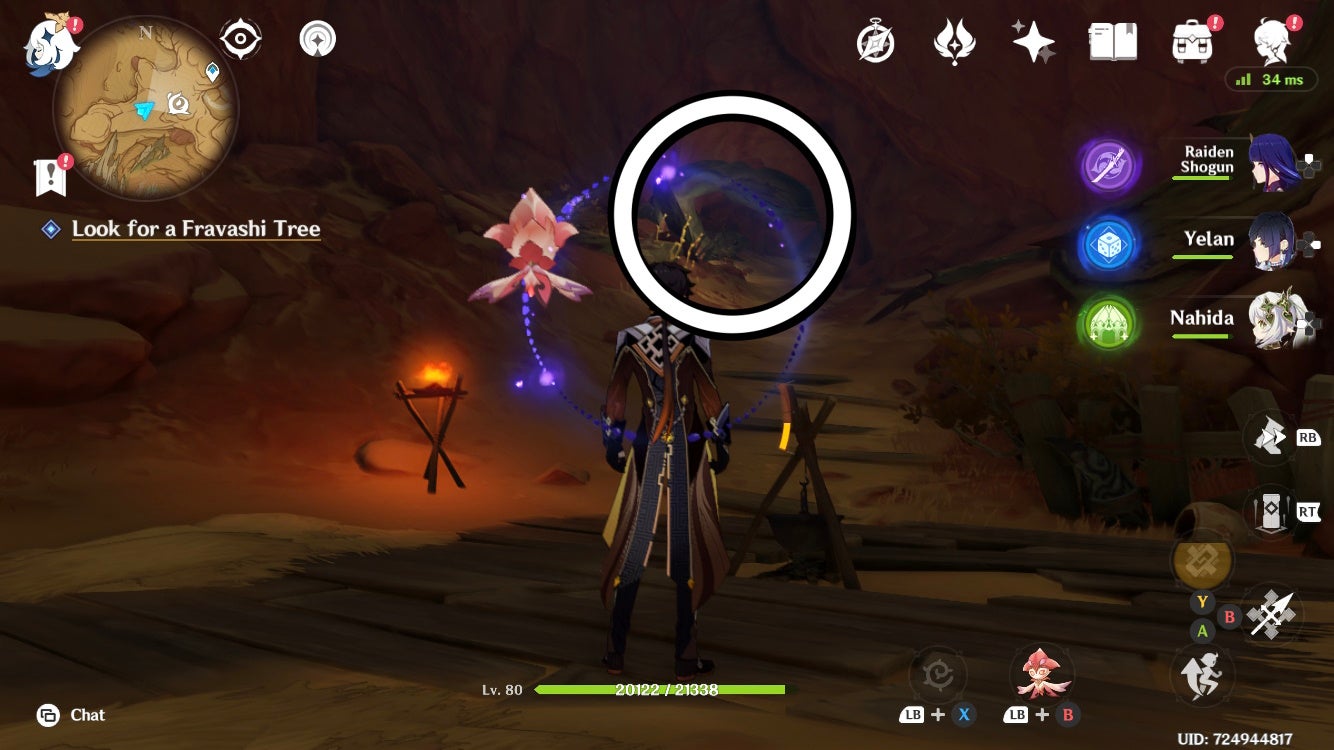Open the Battle Pass wings icon
Viewport: 1334px width, 750px height.
953,40
